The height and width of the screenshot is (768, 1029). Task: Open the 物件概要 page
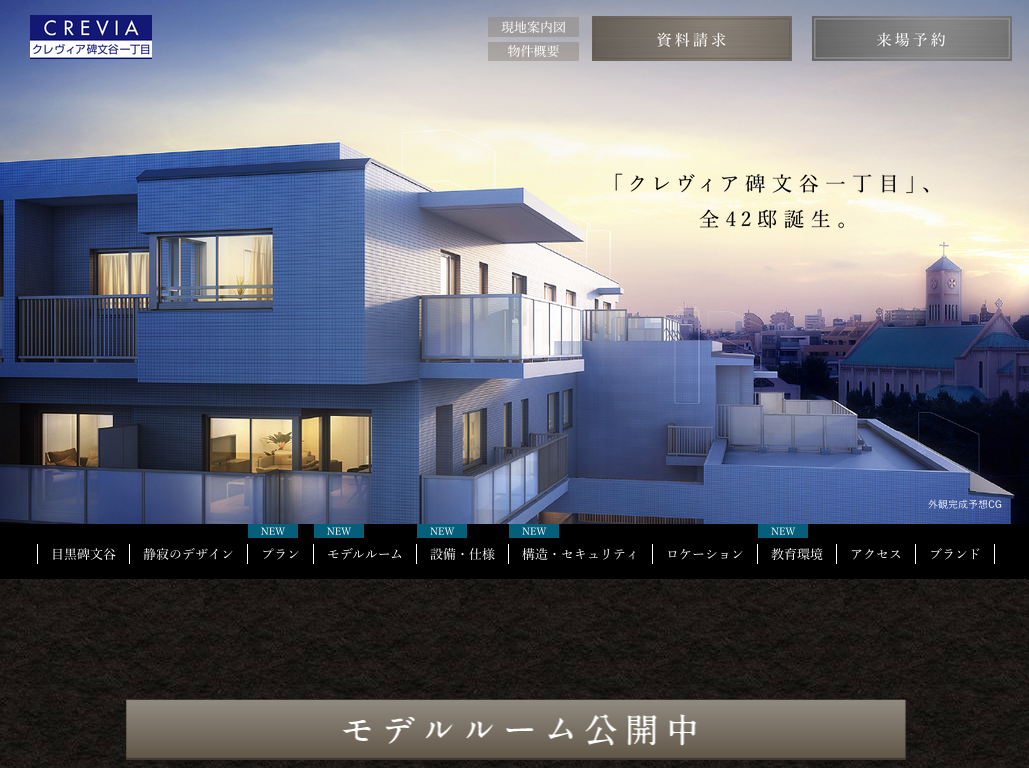click(x=533, y=51)
